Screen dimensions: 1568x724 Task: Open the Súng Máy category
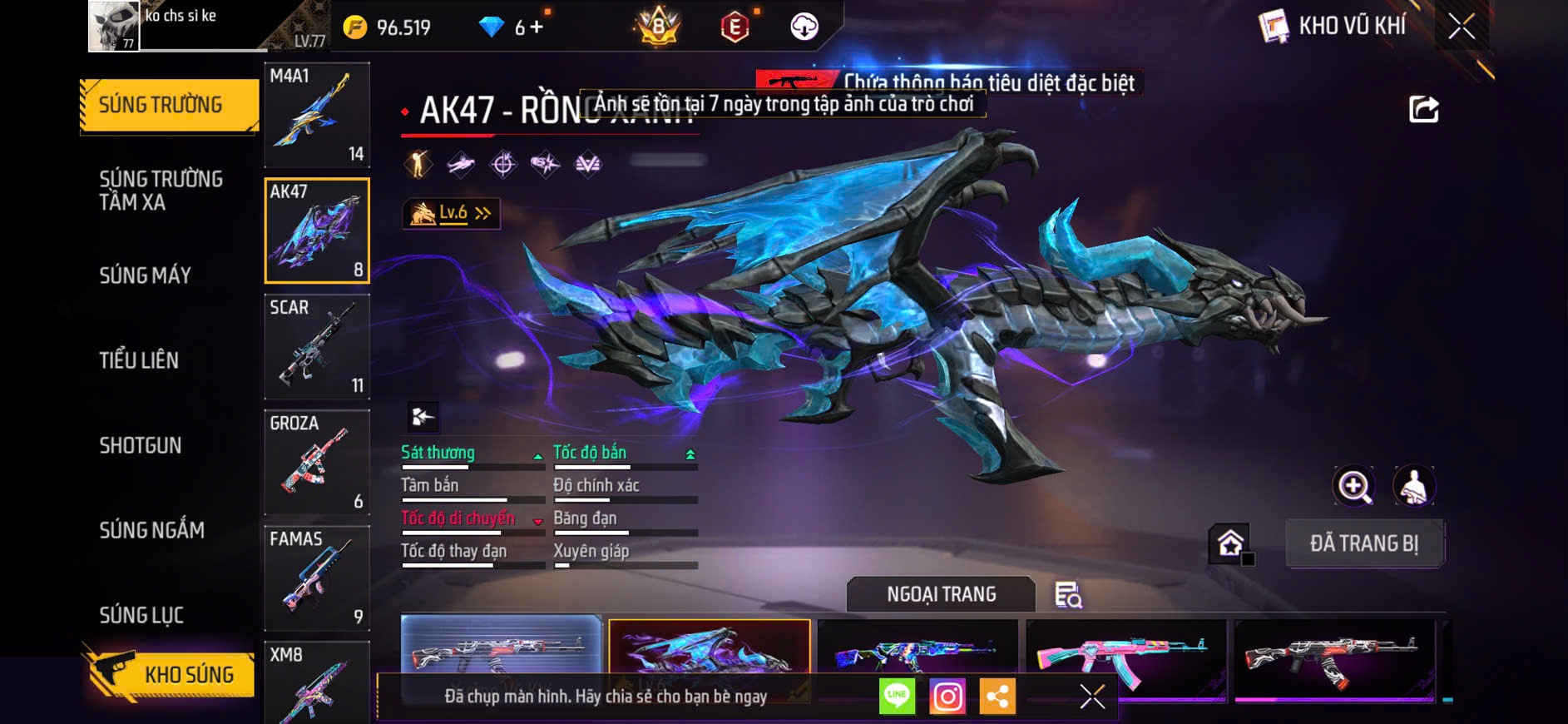point(146,275)
